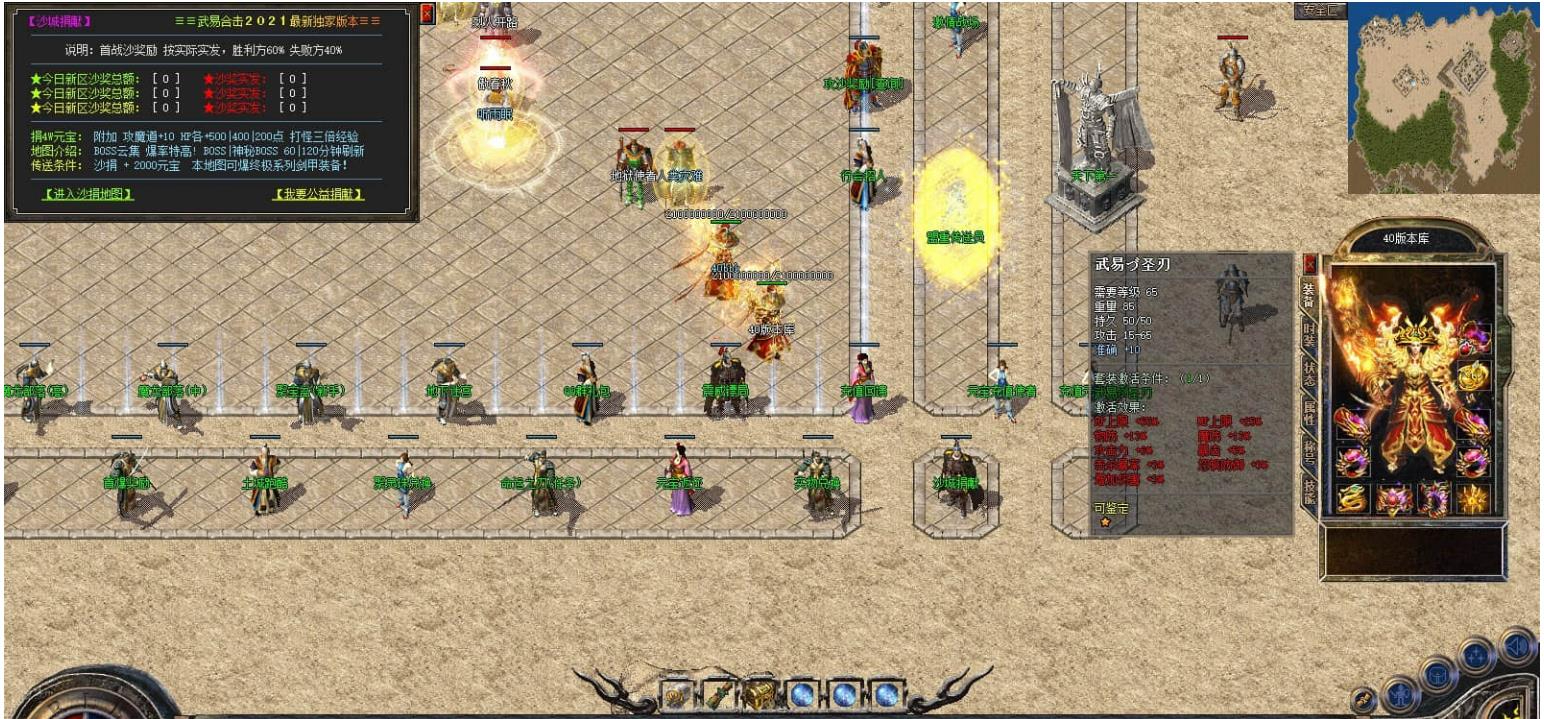Show the 属性 tab
The image size is (1544, 719).
click(x=1308, y=412)
